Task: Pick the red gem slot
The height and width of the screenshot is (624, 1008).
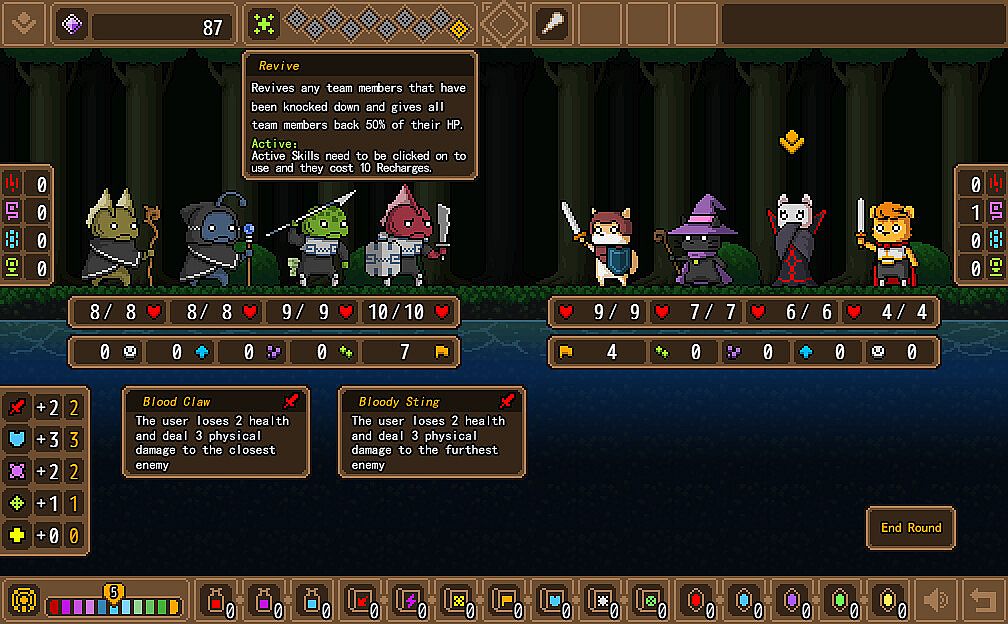Action: pyautogui.click(x=696, y=600)
